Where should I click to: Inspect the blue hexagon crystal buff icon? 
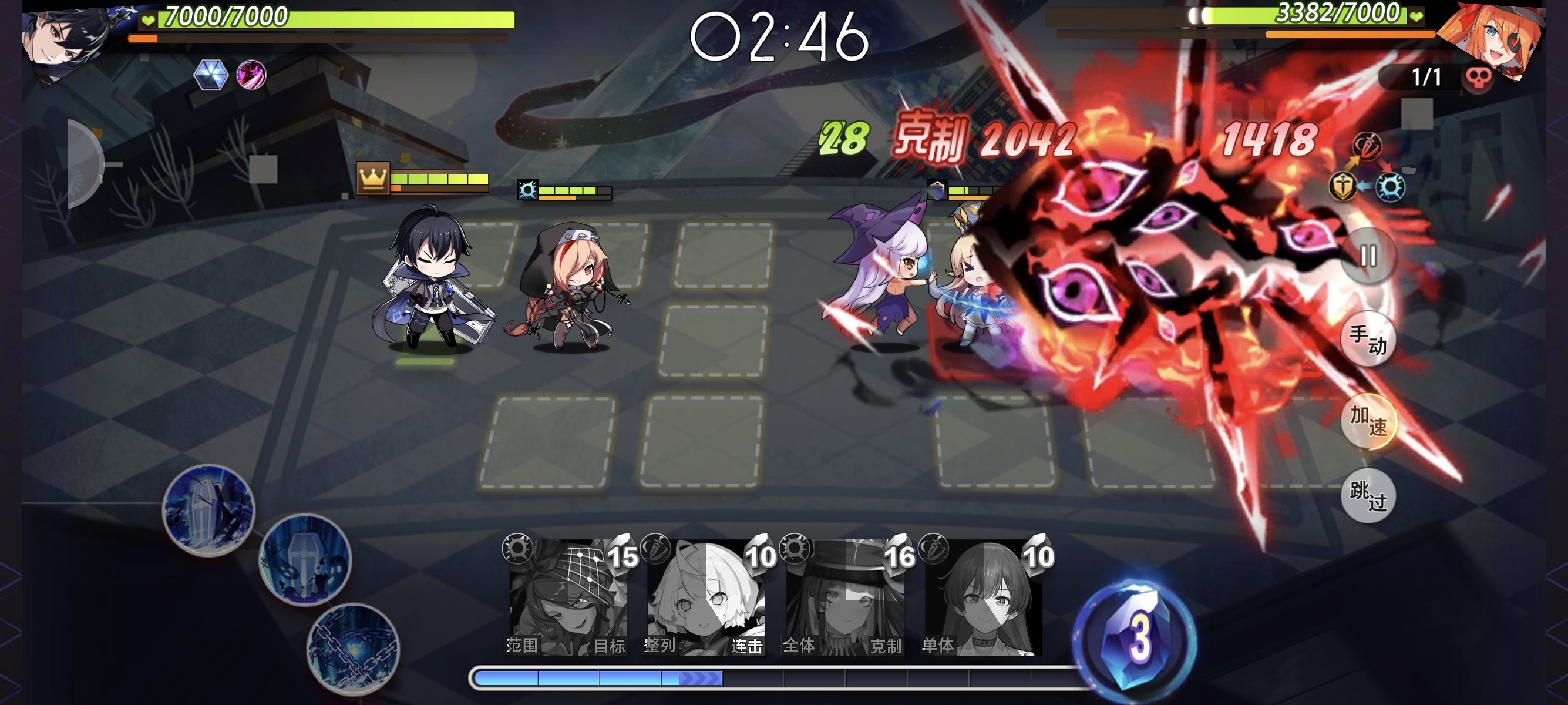coord(211,75)
